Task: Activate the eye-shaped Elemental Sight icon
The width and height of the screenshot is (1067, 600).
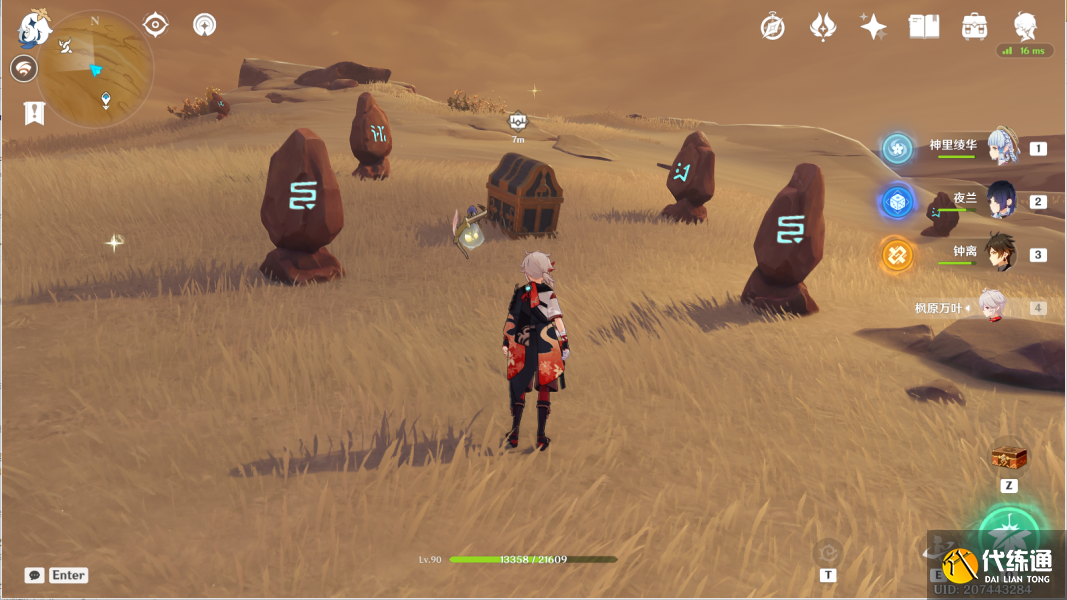Action: point(155,24)
